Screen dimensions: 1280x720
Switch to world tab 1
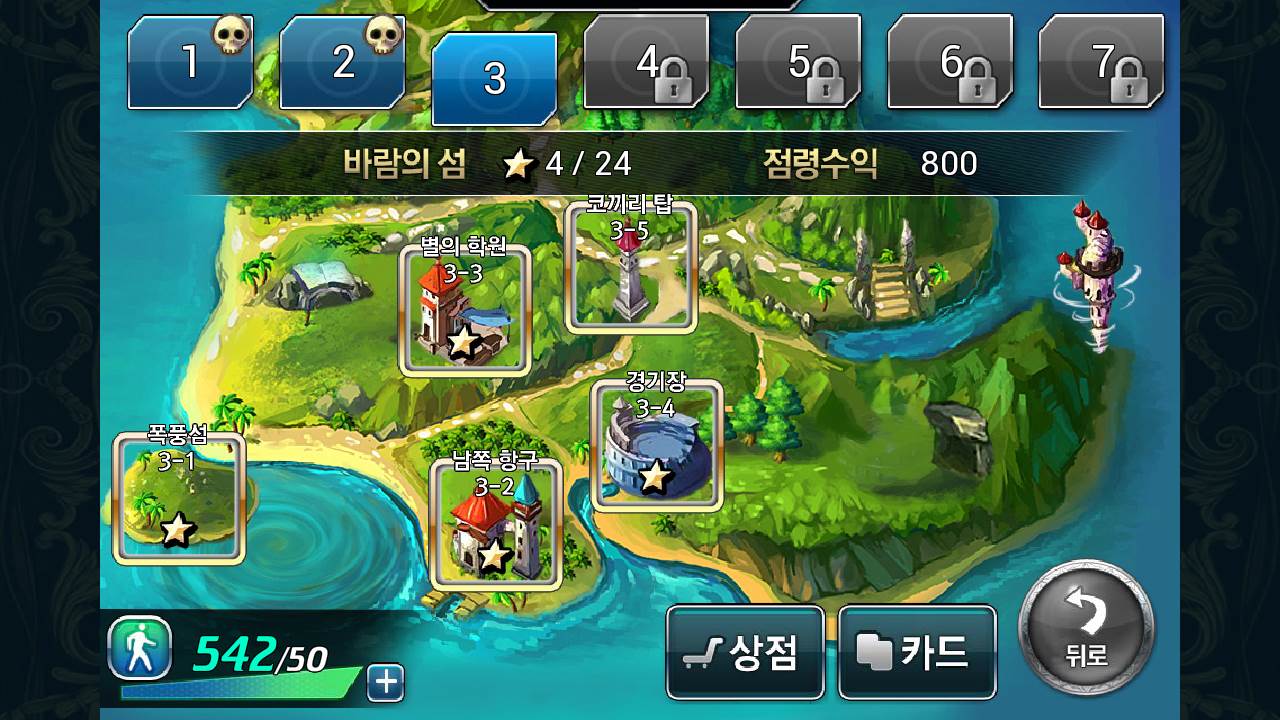coord(190,63)
